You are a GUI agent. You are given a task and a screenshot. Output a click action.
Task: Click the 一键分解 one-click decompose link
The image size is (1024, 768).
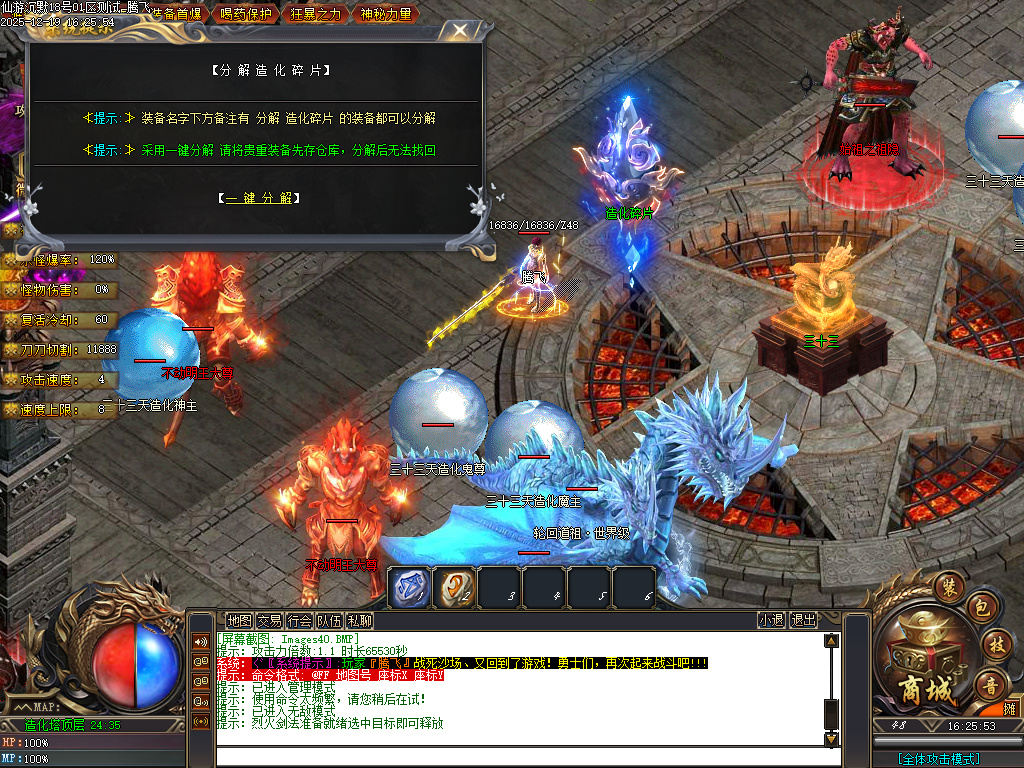(x=258, y=198)
